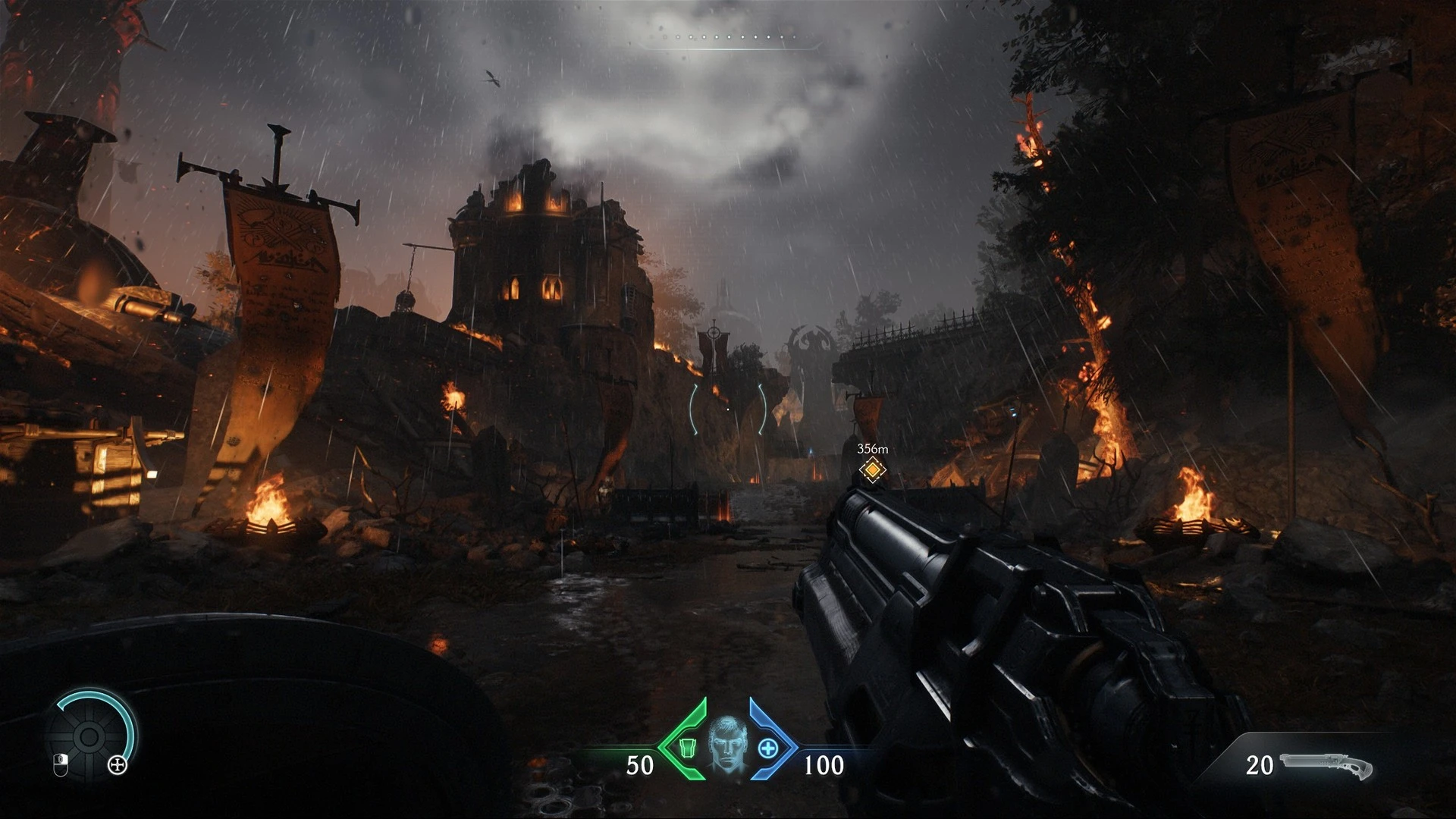Click the orange diamond objective marker

click(873, 470)
